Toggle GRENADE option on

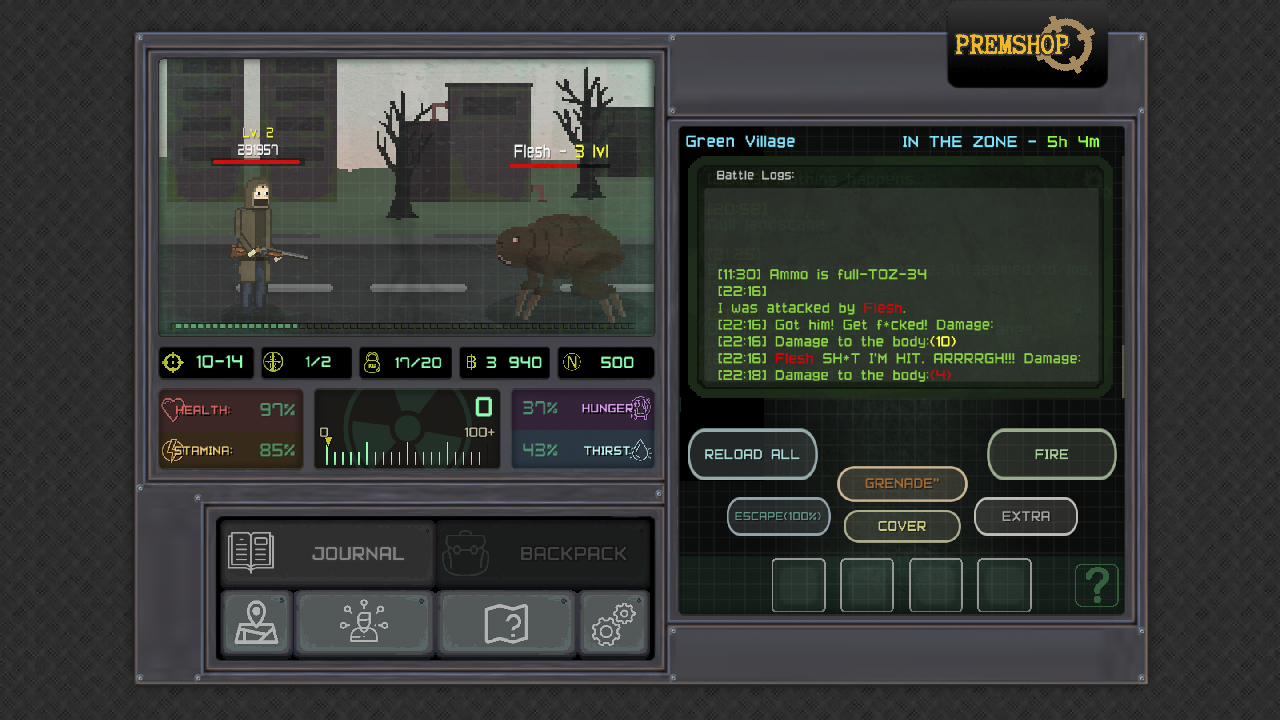[x=901, y=484]
